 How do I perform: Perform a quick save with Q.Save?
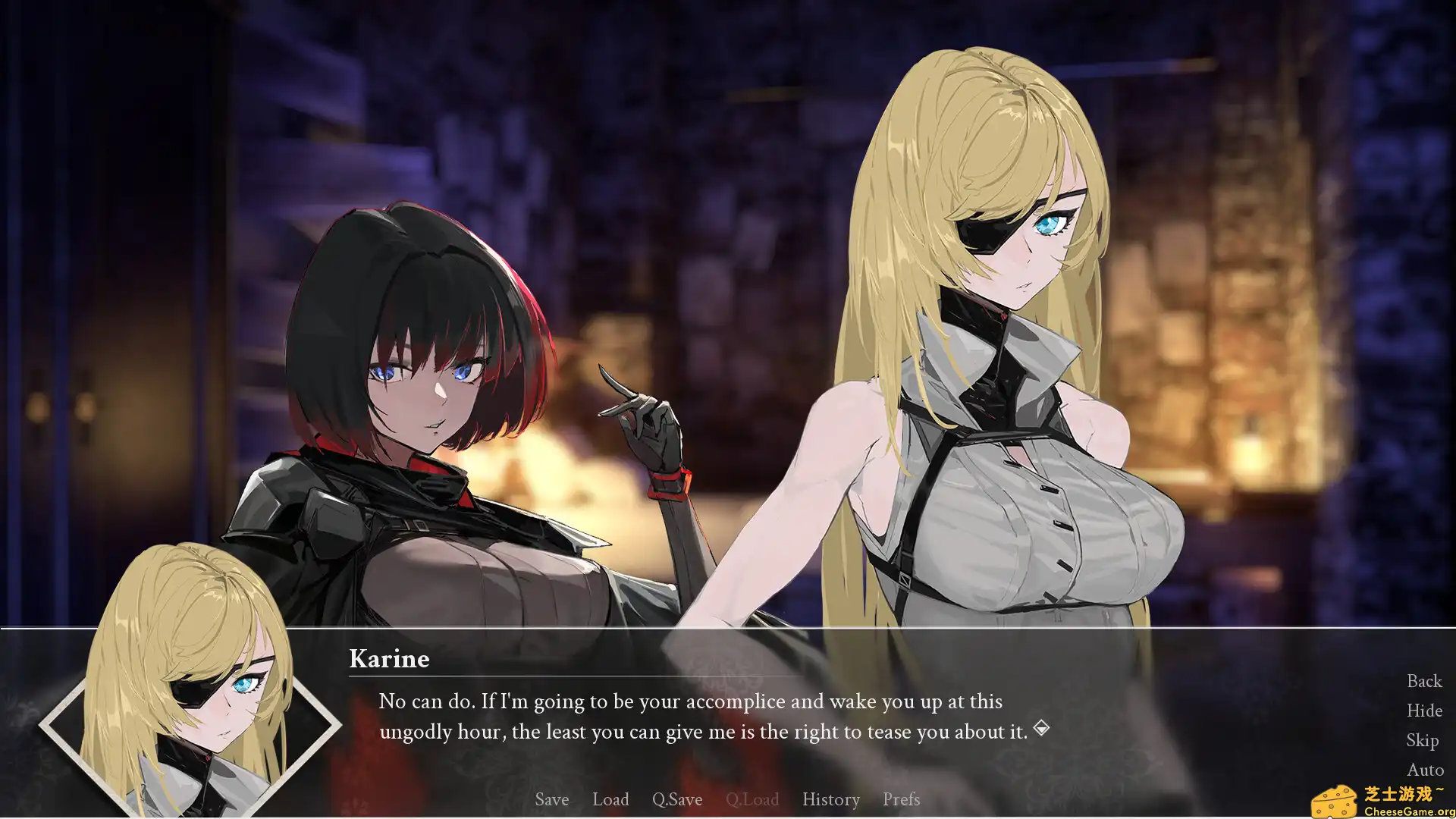pos(677,799)
